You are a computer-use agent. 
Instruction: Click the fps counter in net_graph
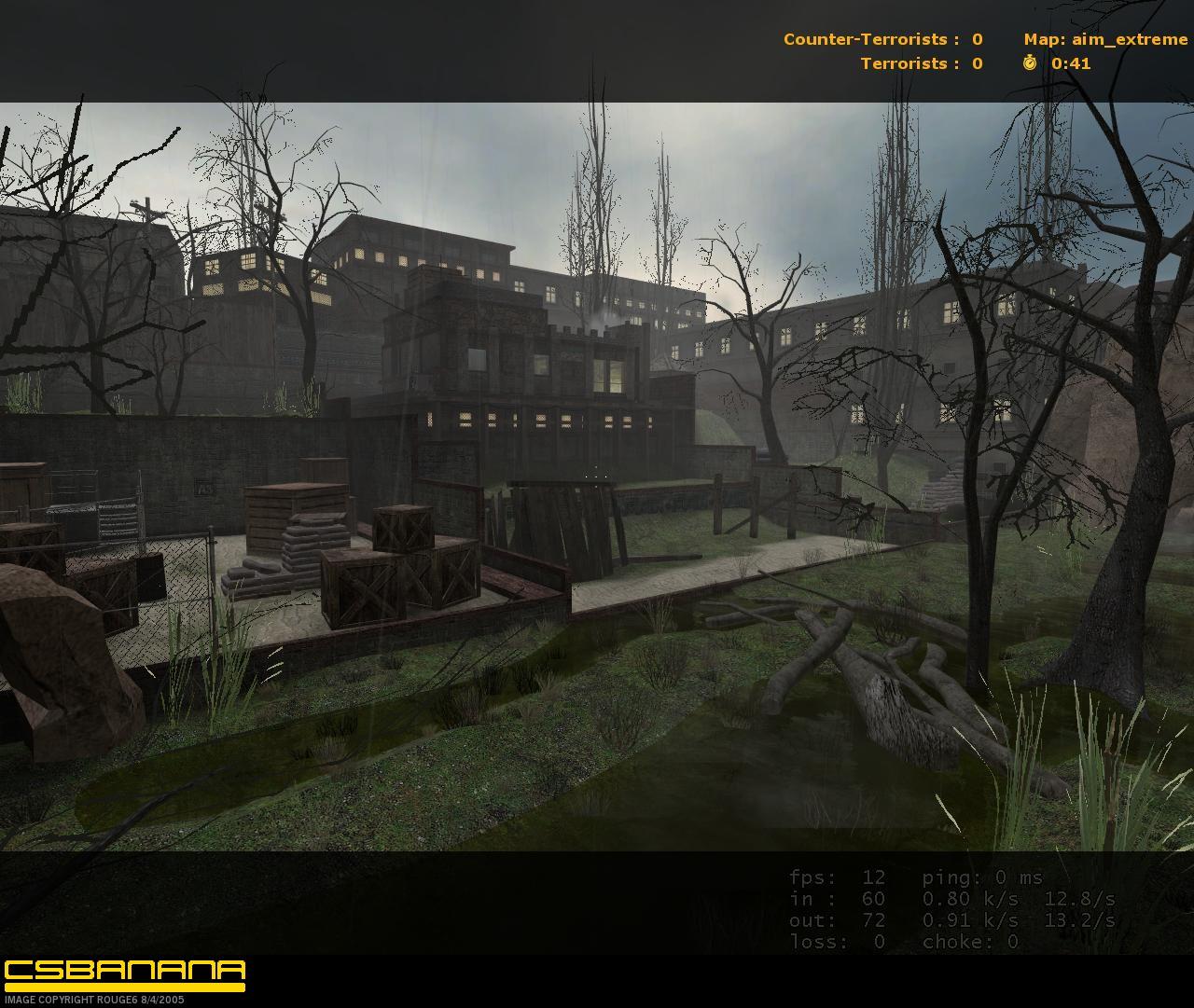835,877
